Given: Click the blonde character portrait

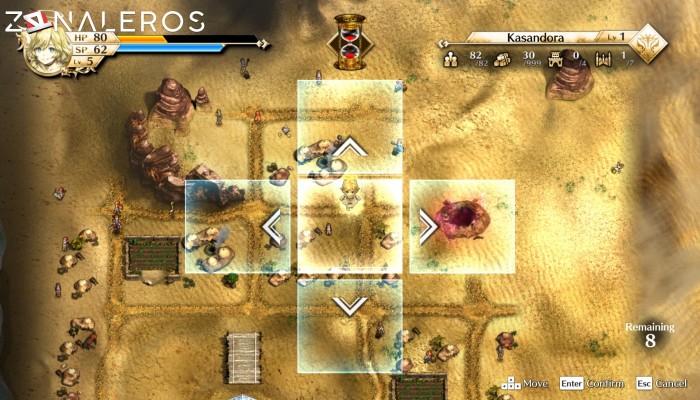Looking at the screenshot, I should (47, 48).
